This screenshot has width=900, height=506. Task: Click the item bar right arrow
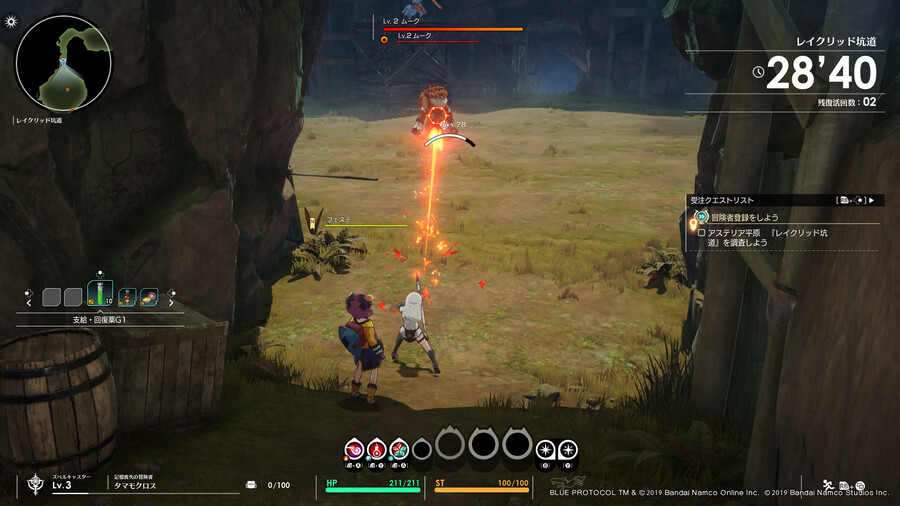172,302
